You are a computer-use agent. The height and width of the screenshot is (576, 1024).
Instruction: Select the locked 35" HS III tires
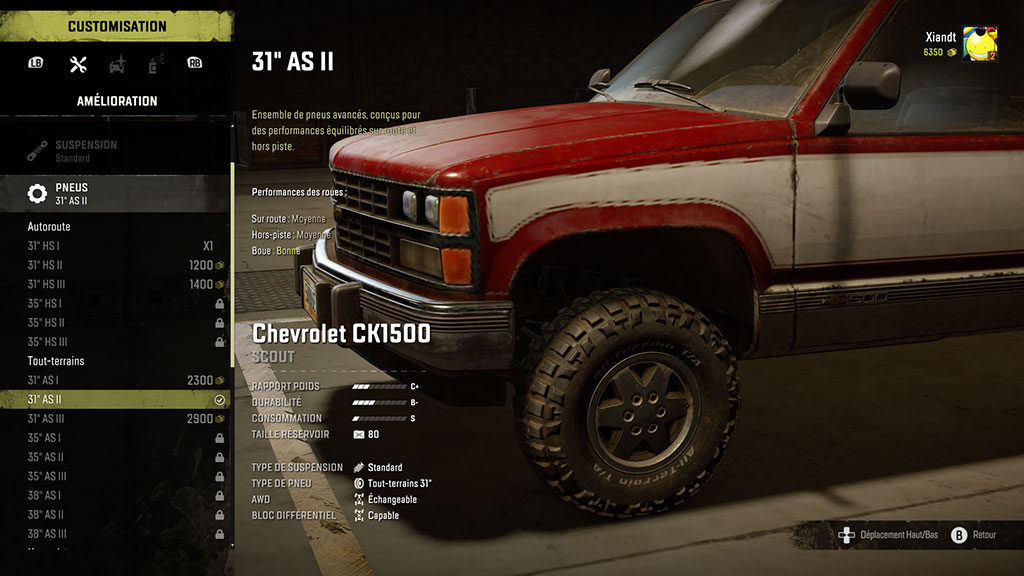coord(120,341)
